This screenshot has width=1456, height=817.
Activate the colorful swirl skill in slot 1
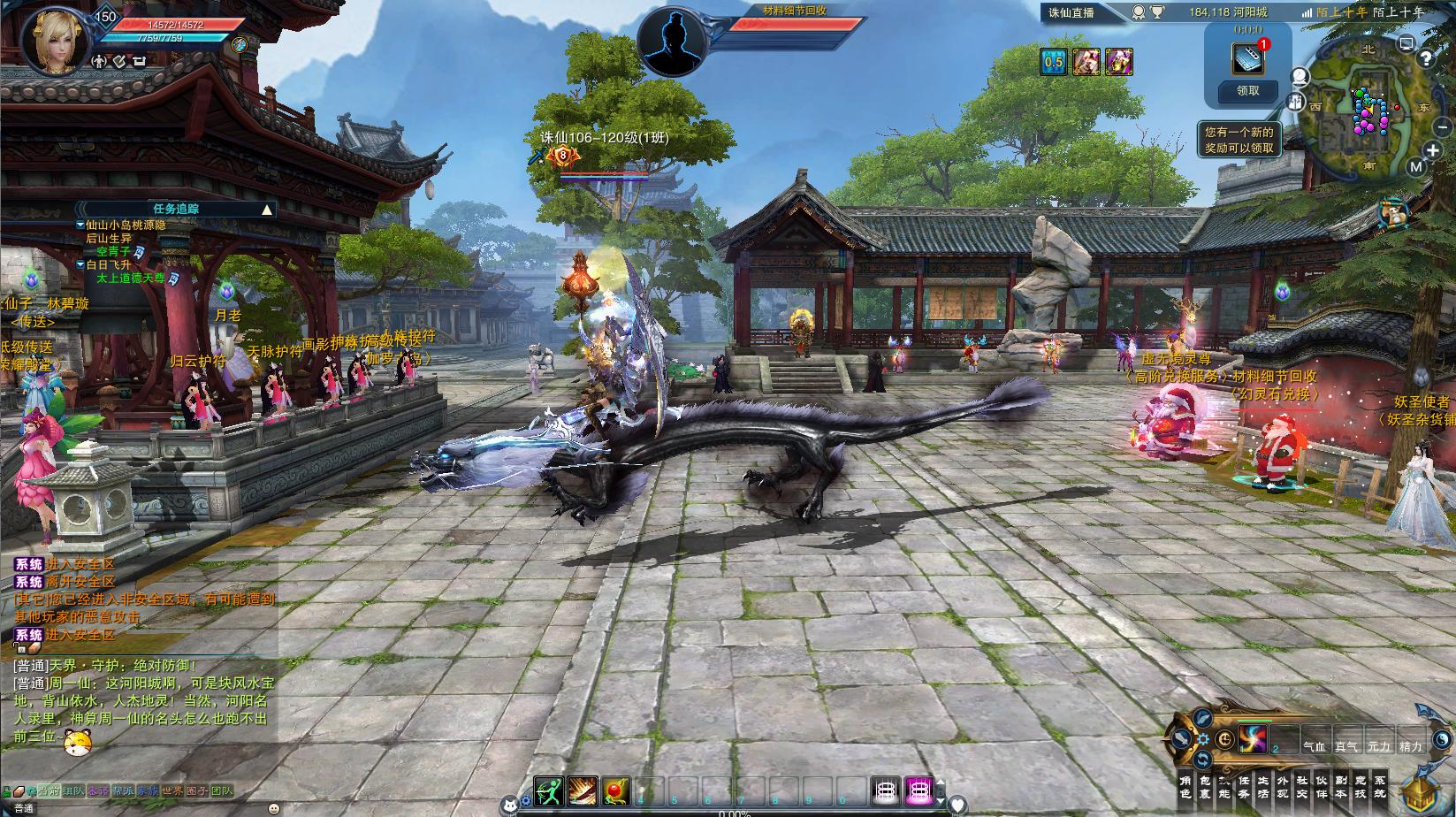(1252, 738)
